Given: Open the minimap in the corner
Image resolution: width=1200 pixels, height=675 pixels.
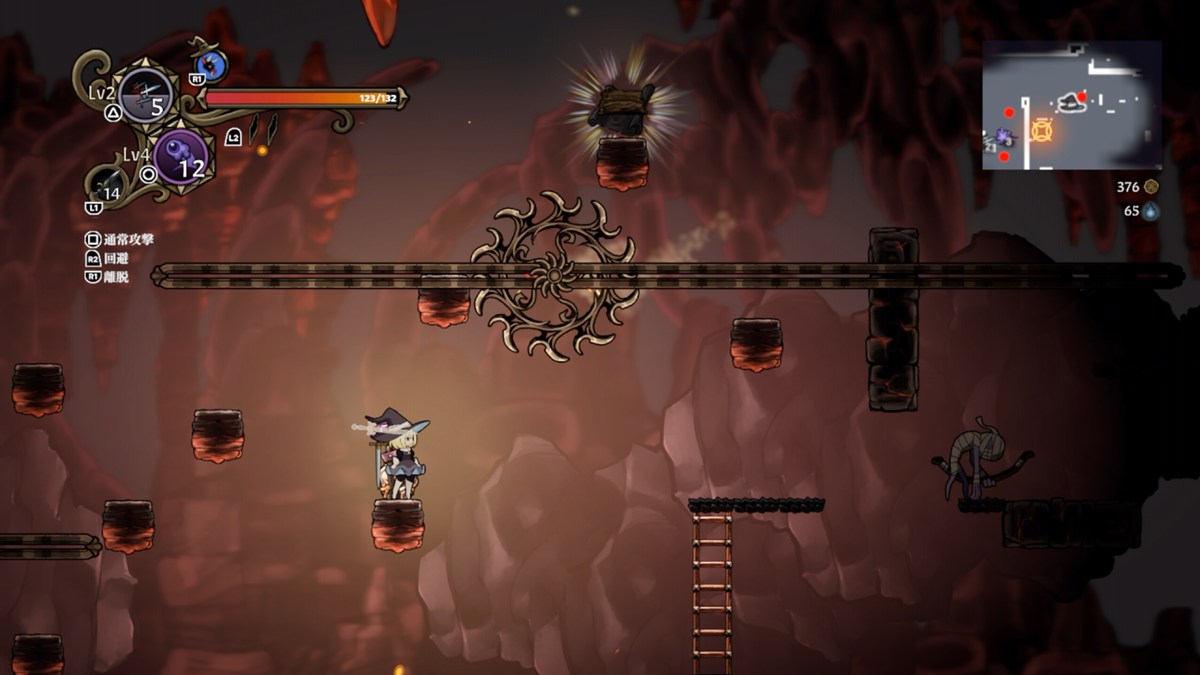Looking at the screenshot, I should click(x=1071, y=105).
